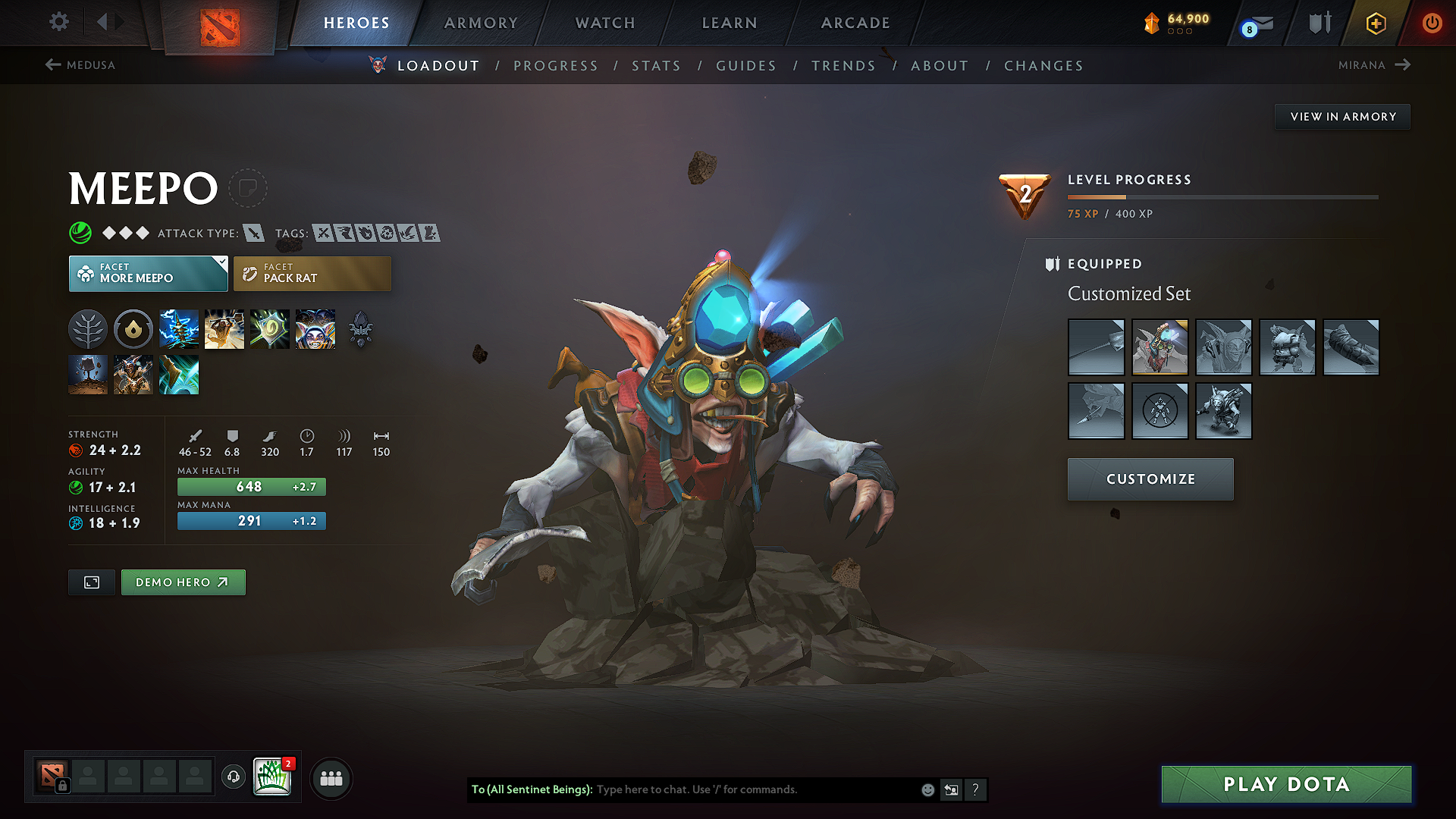Click Meepo's innate ability icon
The image size is (1456, 819).
click(x=133, y=328)
